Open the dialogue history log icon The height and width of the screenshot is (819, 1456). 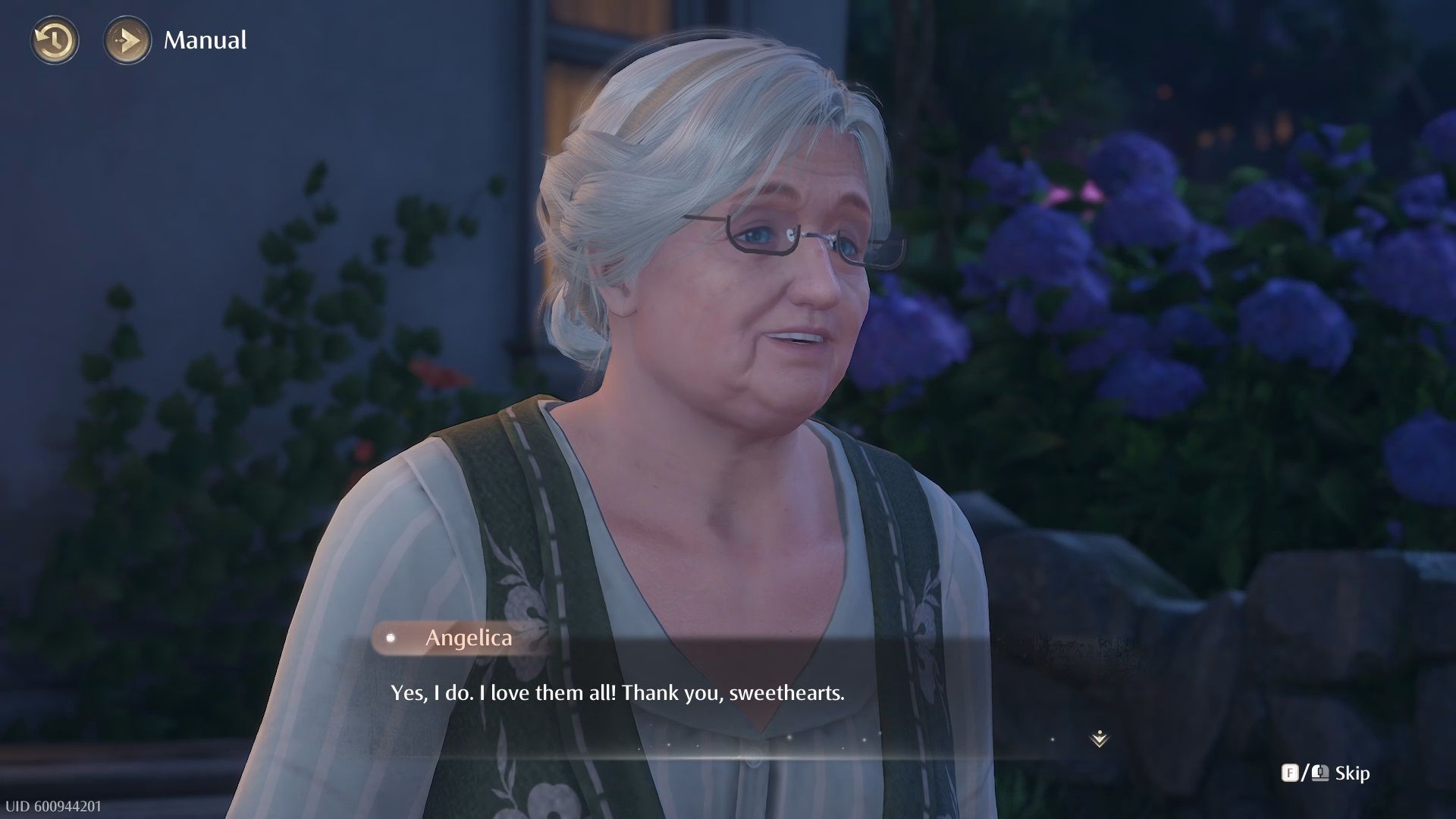[x=55, y=40]
